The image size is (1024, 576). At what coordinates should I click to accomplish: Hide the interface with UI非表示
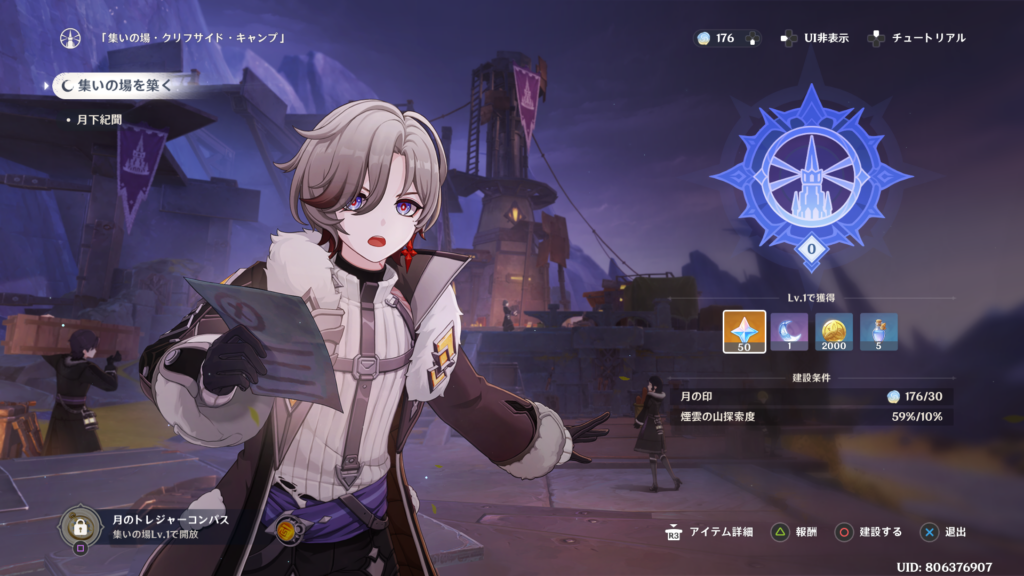(x=815, y=38)
